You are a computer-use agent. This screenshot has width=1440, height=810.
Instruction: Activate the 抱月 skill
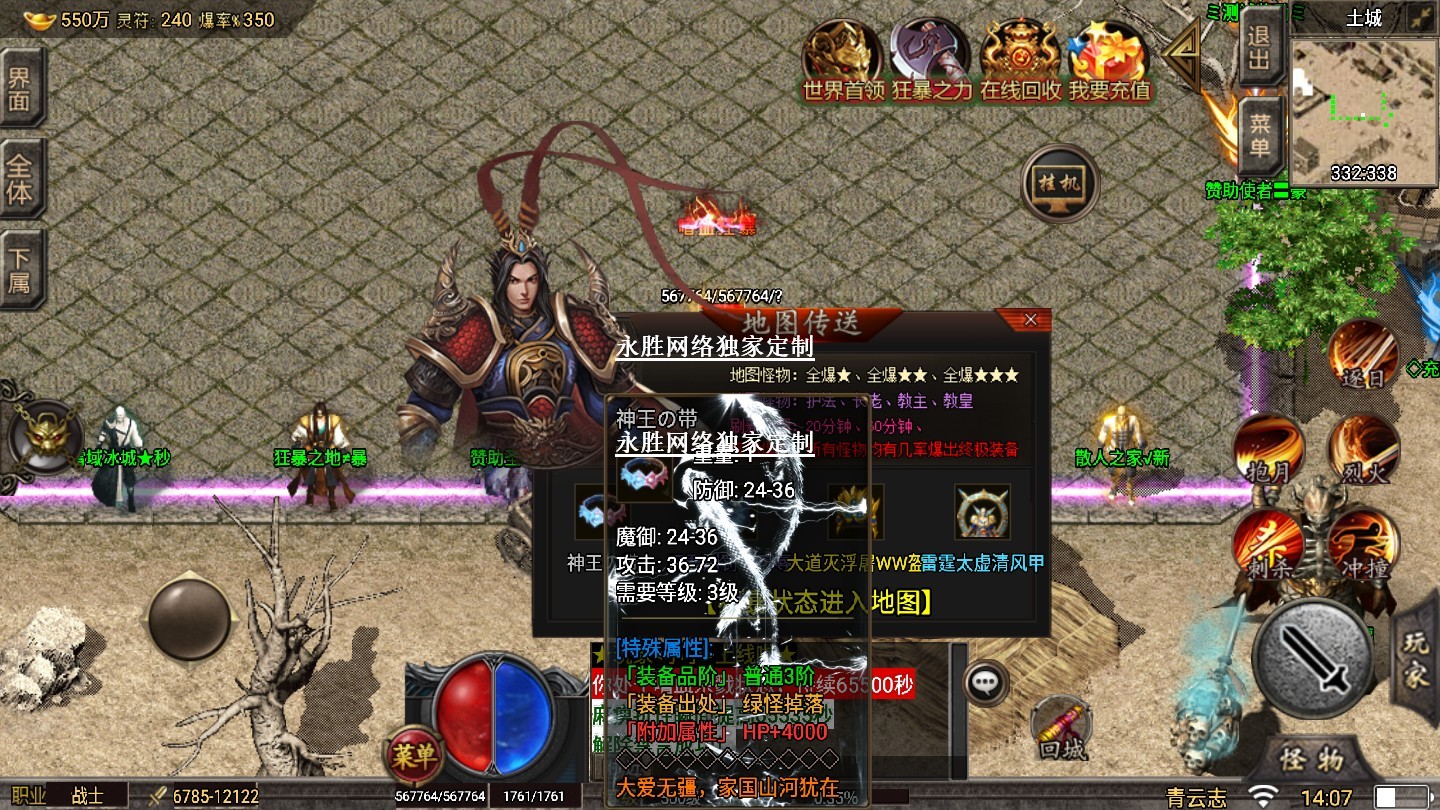coord(1269,449)
